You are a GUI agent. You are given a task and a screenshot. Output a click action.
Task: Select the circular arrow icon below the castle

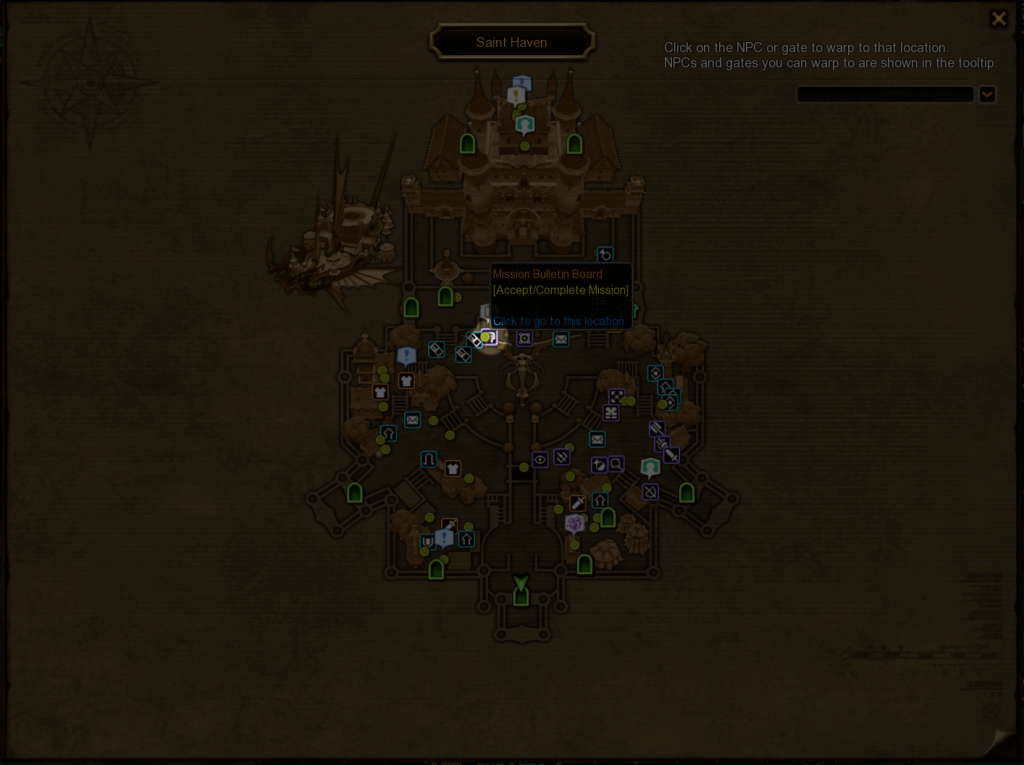click(x=605, y=256)
